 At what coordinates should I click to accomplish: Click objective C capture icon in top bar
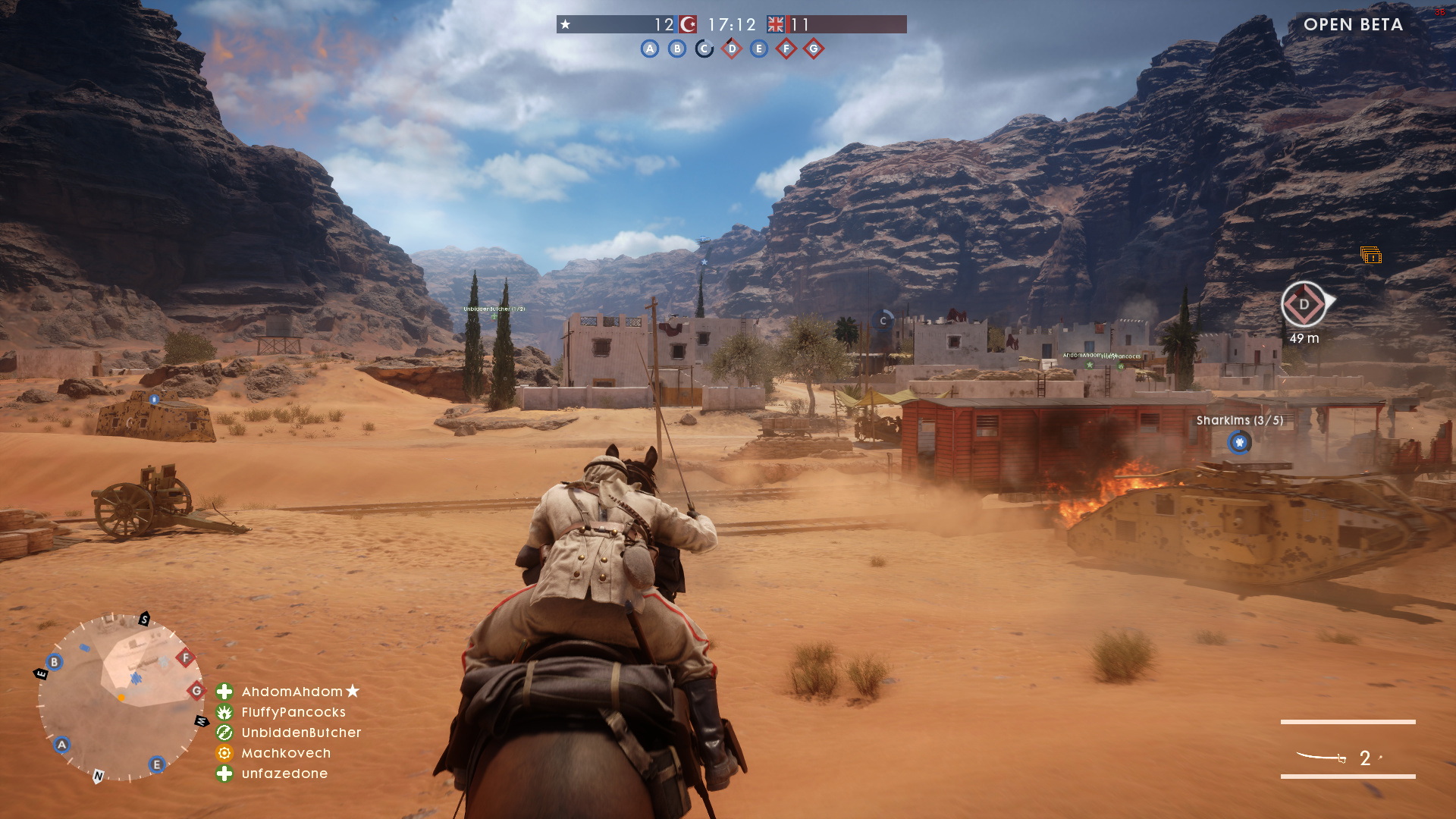pyautogui.click(x=704, y=49)
